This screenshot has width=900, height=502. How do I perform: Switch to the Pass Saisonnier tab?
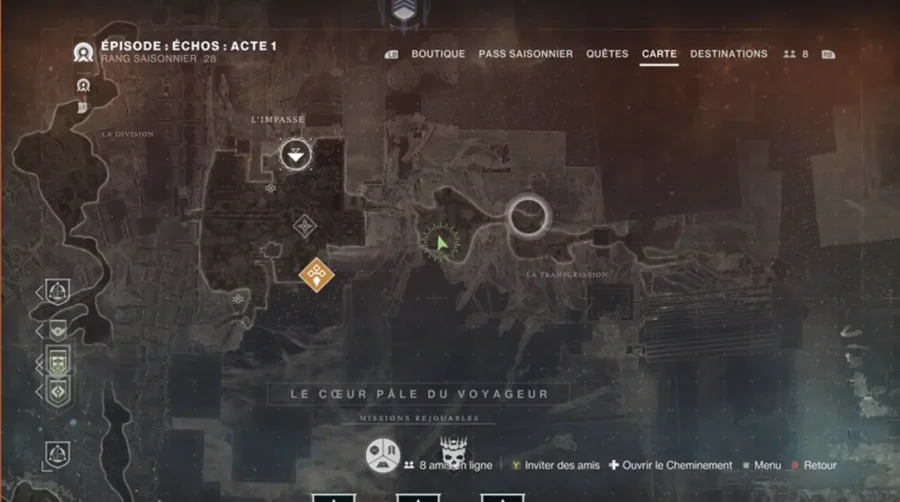pos(525,54)
